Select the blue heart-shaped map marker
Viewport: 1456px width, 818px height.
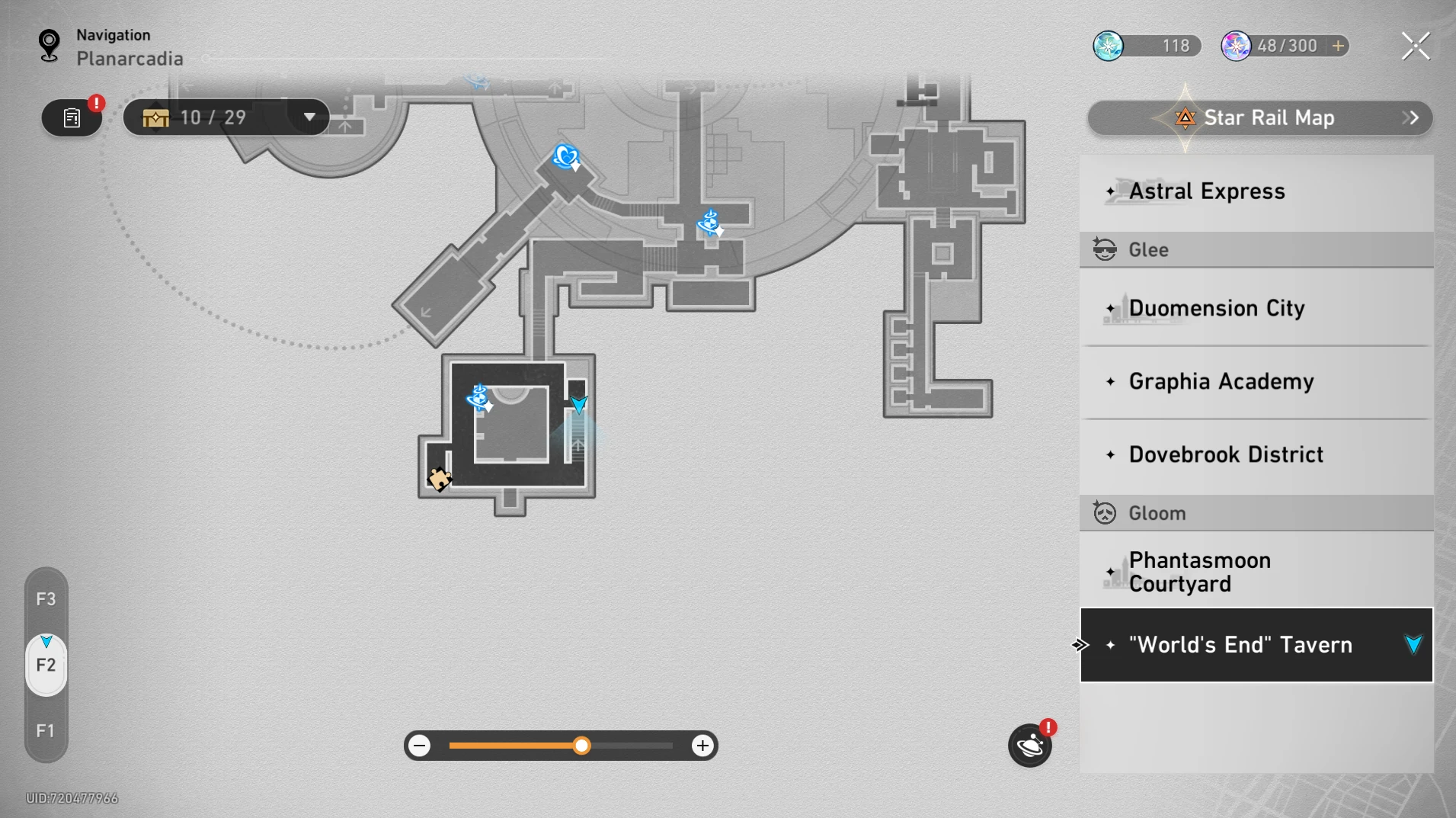point(565,156)
